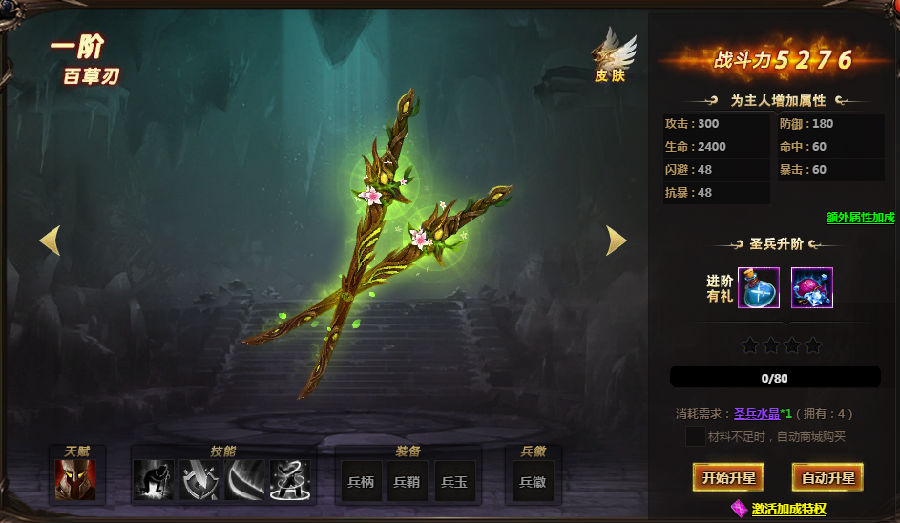Show the next weapon with right arrow
Image resolution: width=900 pixels, height=523 pixels.
point(616,240)
